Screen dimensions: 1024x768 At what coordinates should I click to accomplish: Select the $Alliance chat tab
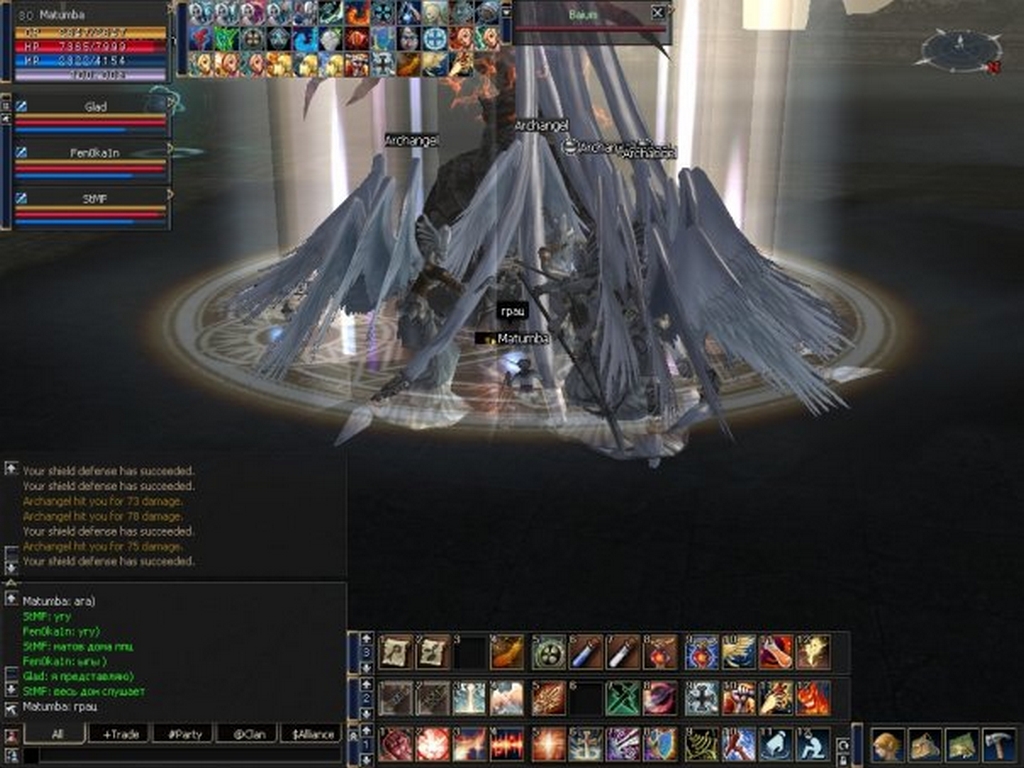coord(310,734)
